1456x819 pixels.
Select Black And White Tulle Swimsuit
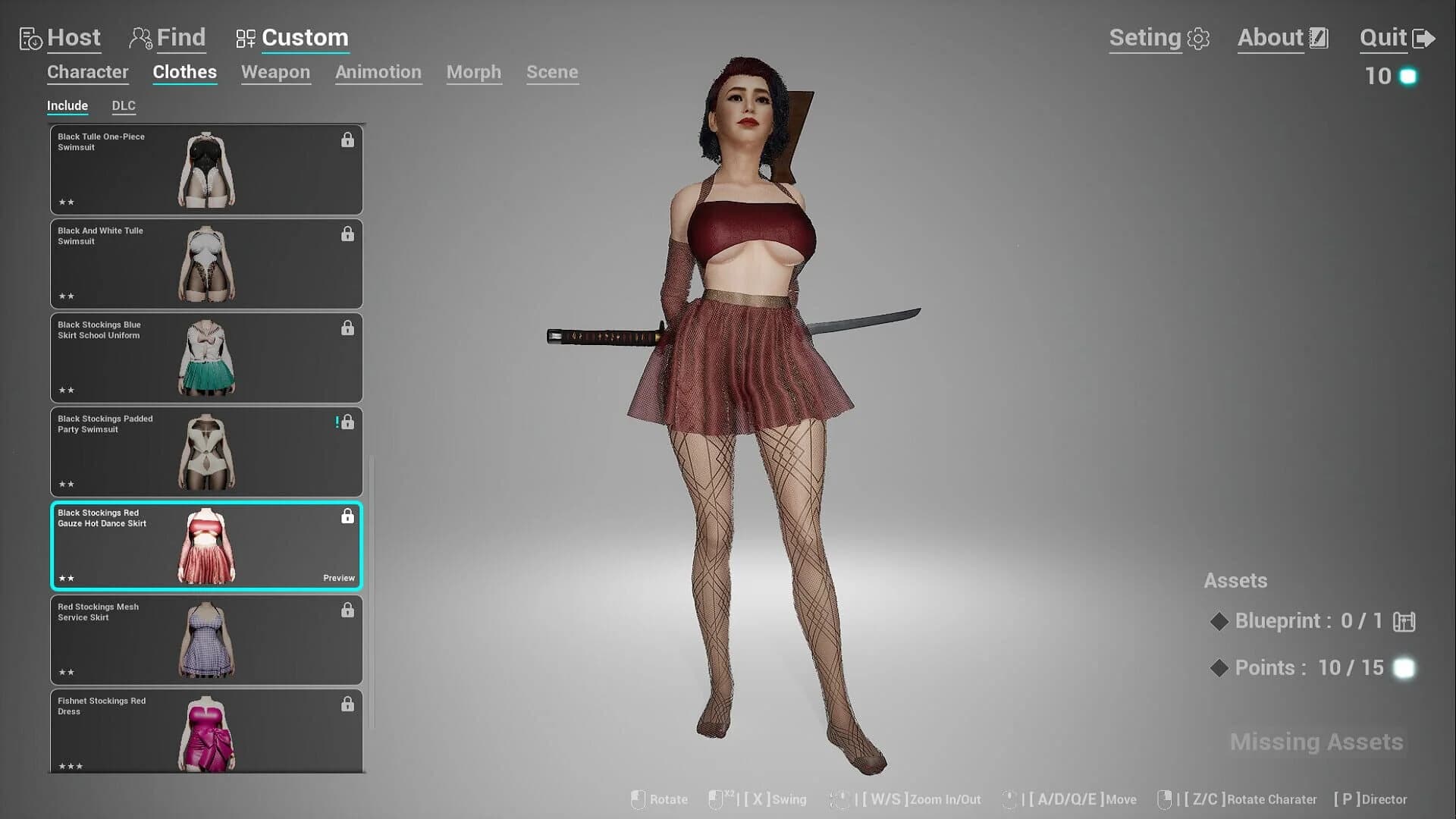(206, 264)
